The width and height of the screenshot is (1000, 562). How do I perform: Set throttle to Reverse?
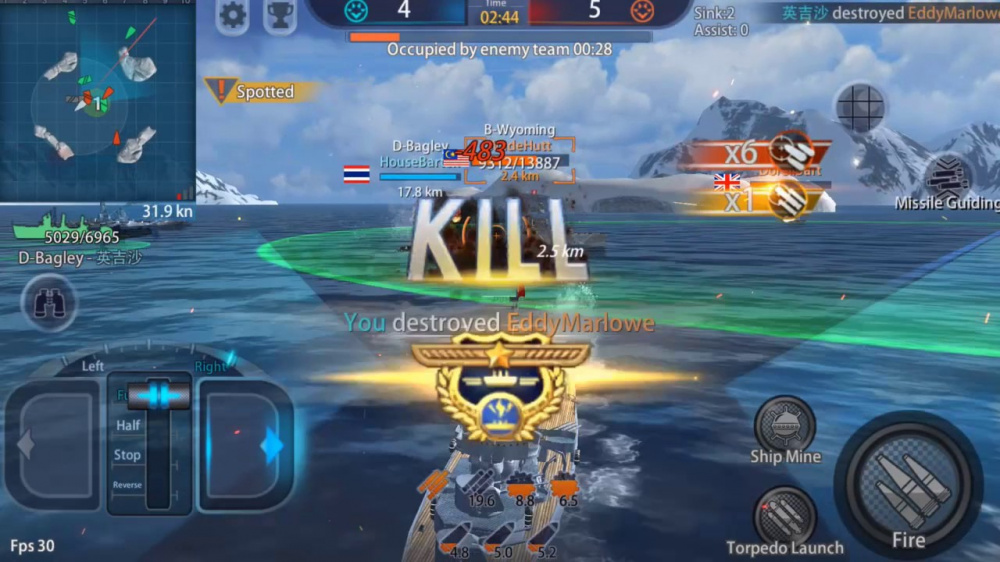[x=128, y=485]
